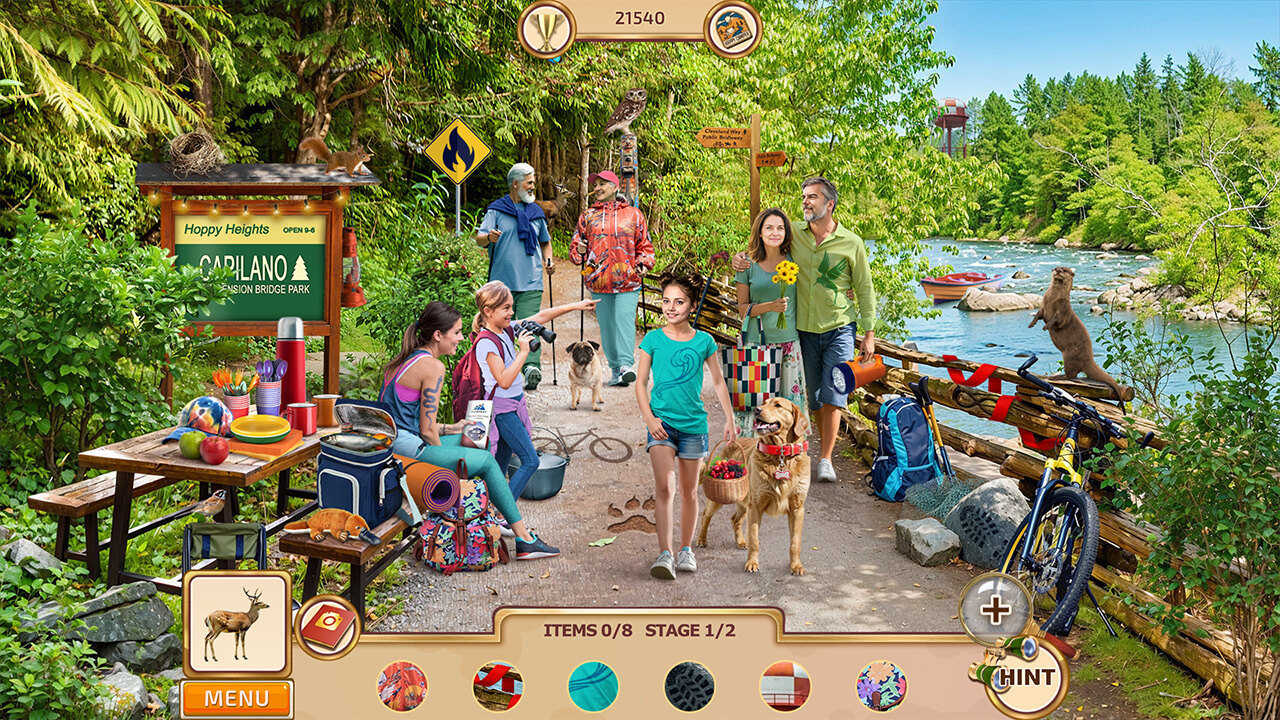Open the red photo album book
1280x720 pixels.
pyautogui.click(x=327, y=627)
